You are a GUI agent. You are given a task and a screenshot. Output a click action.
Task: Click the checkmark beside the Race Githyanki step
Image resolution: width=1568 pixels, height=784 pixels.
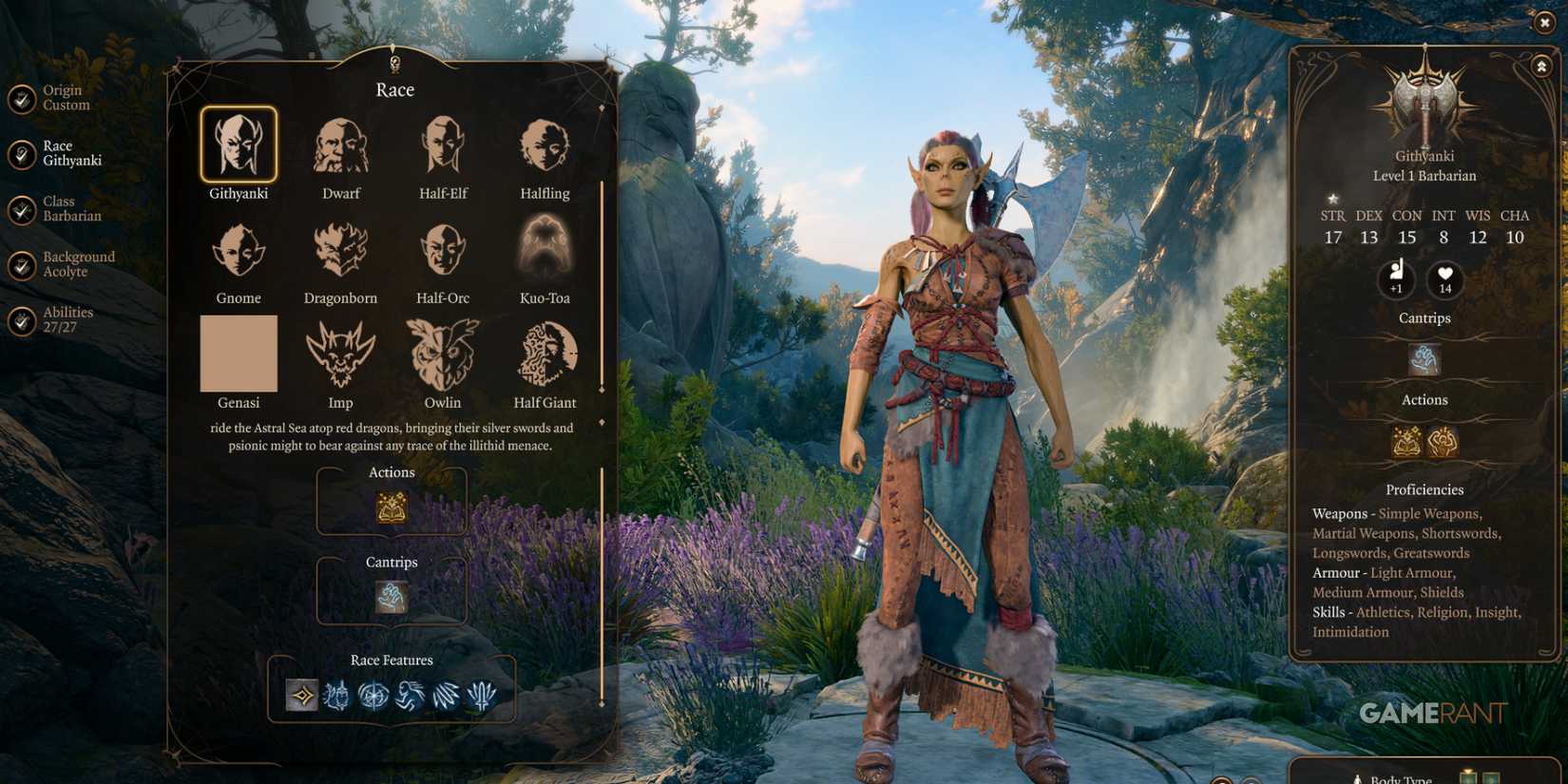coord(21,154)
